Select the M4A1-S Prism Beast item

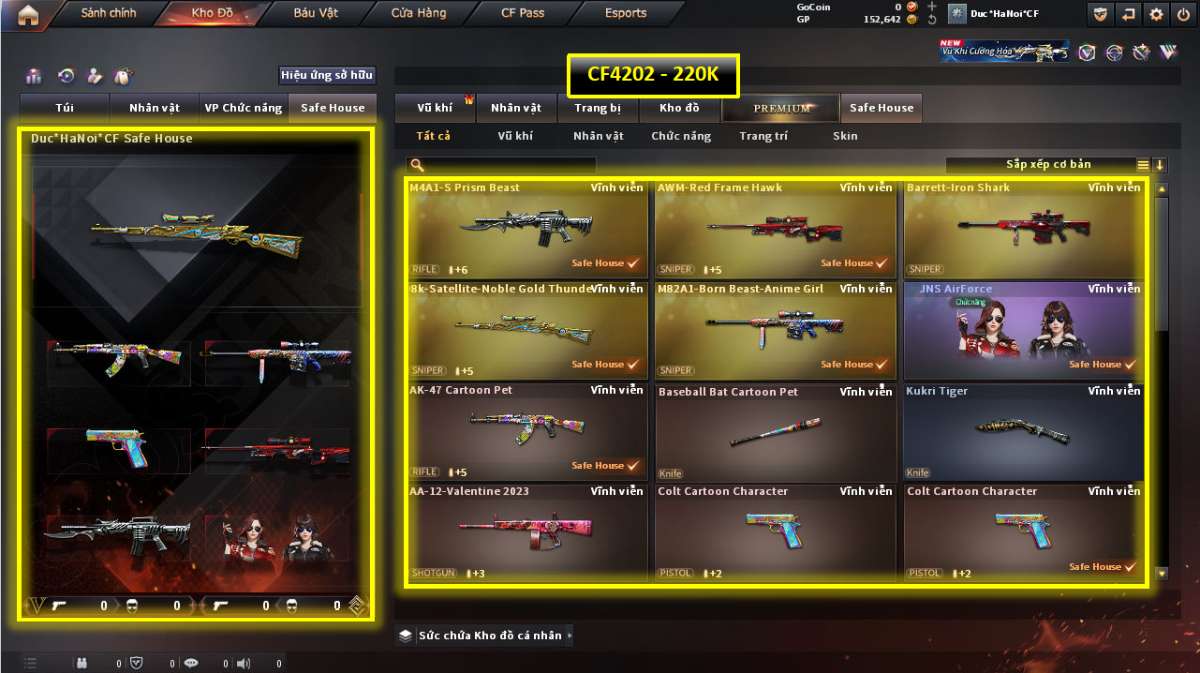pyautogui.click(x=527, y=228)
